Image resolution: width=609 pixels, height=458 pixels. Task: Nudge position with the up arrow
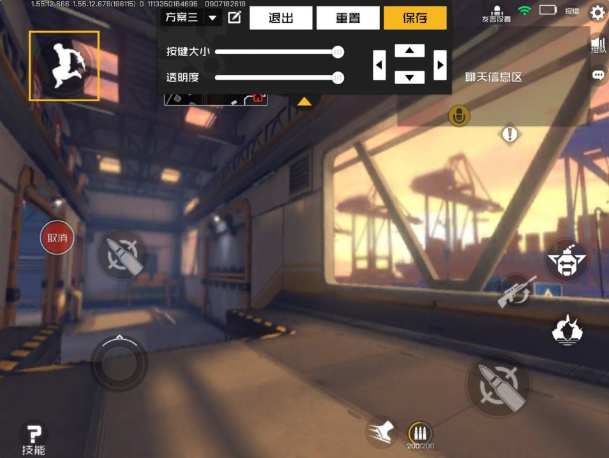point(409,51)
